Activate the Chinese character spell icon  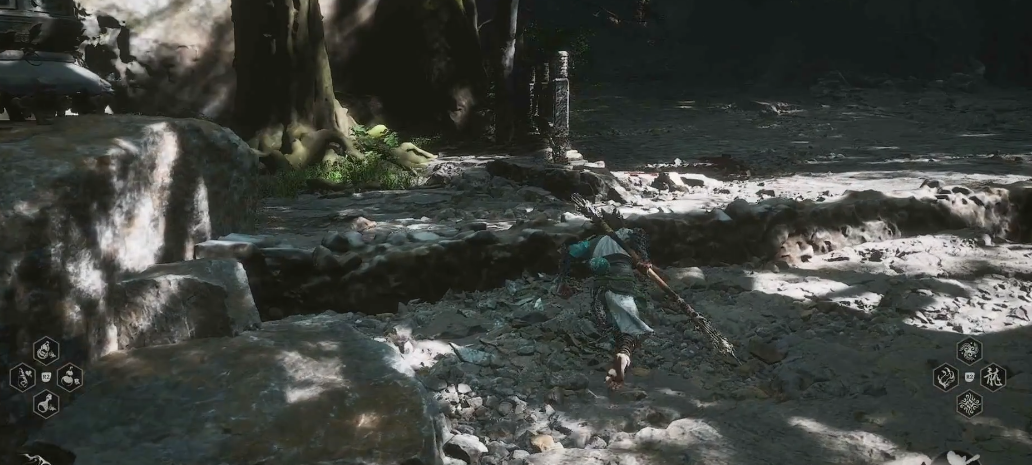pos(992,377)
